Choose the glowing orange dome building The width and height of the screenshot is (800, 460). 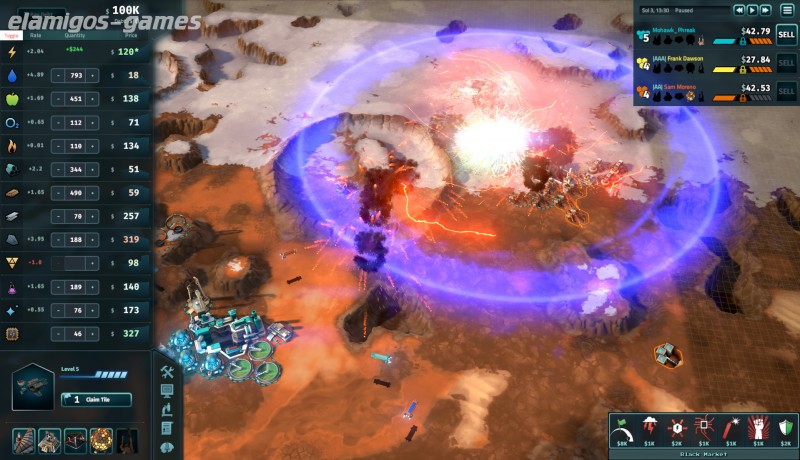pos(101,440)
